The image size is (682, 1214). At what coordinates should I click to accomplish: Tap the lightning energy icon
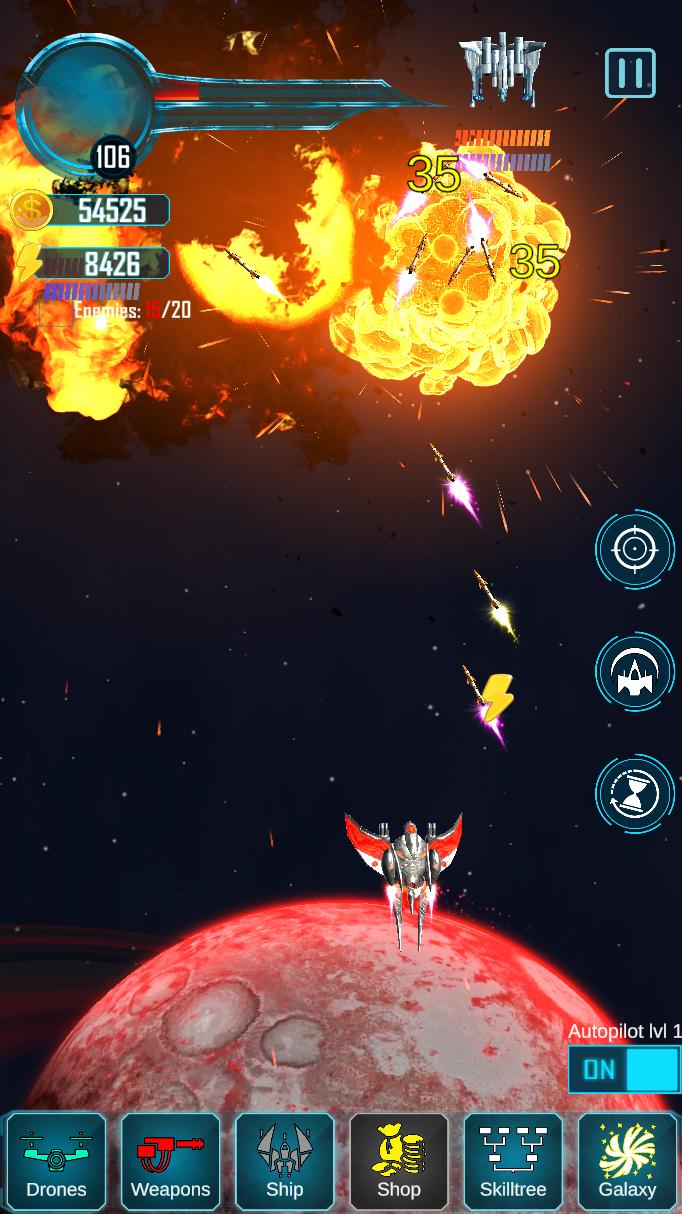point(28,263)
